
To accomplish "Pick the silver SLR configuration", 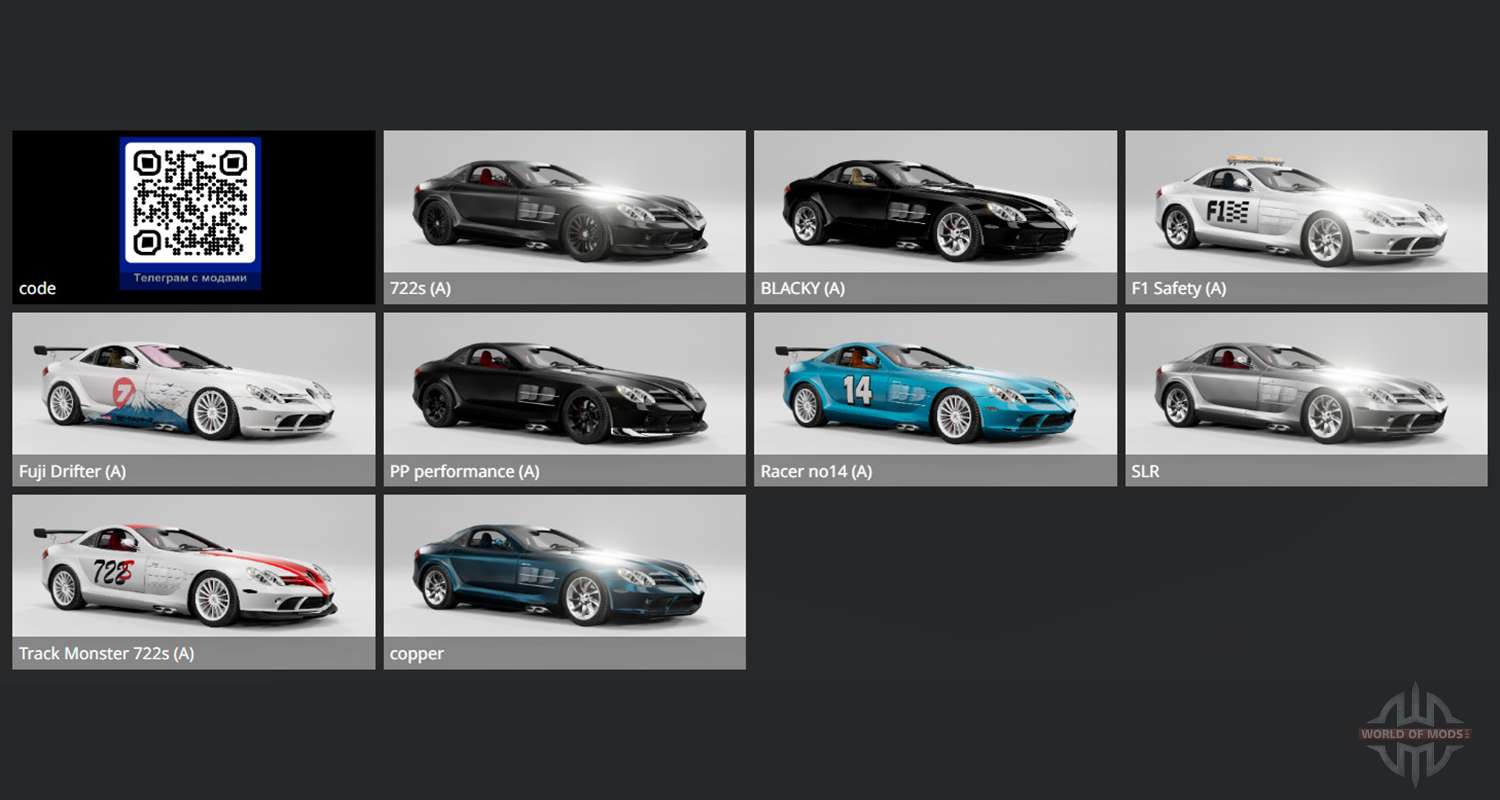I will click(x=1306, y=398).
